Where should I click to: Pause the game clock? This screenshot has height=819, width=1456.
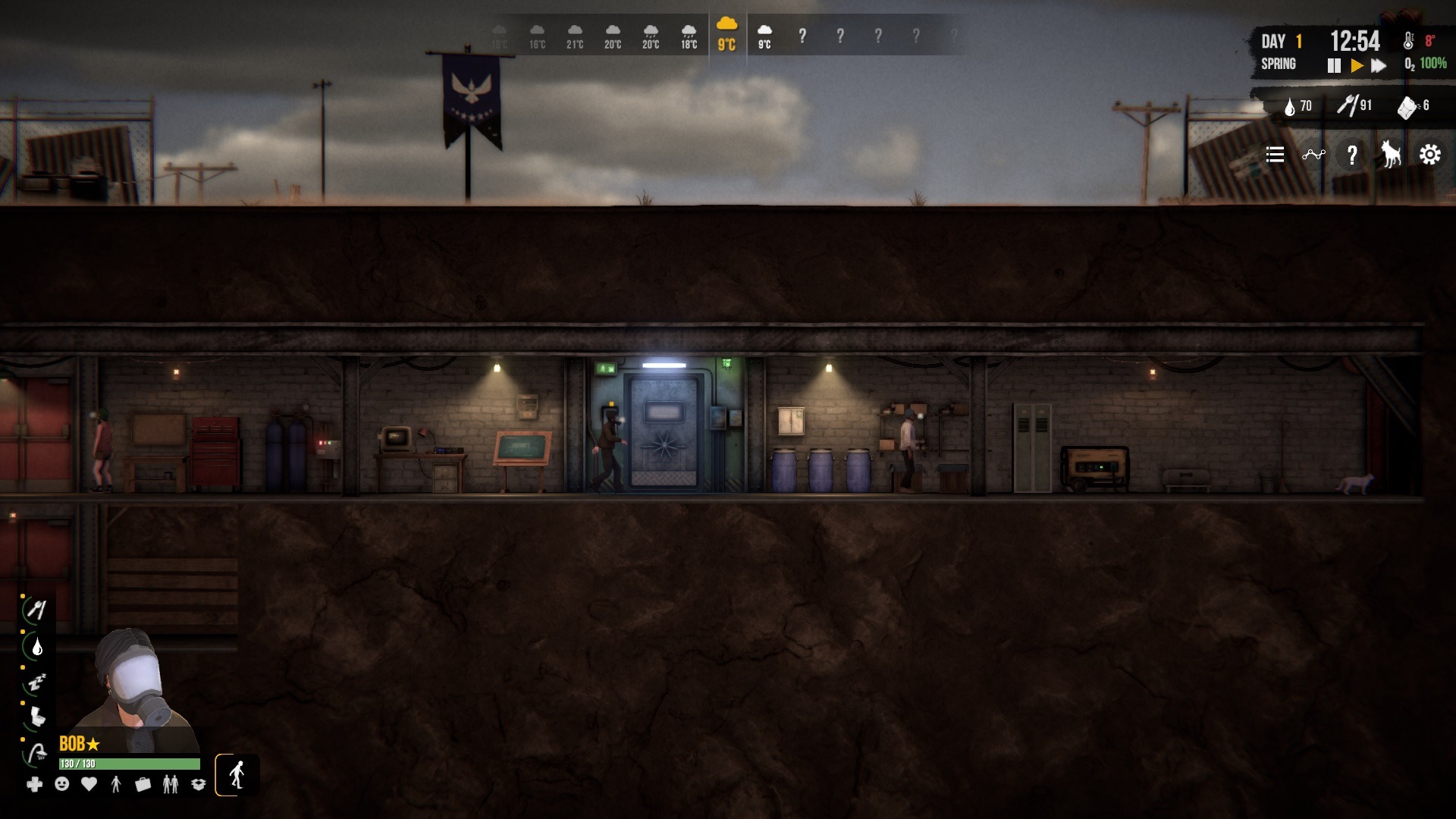point(1334,66)
